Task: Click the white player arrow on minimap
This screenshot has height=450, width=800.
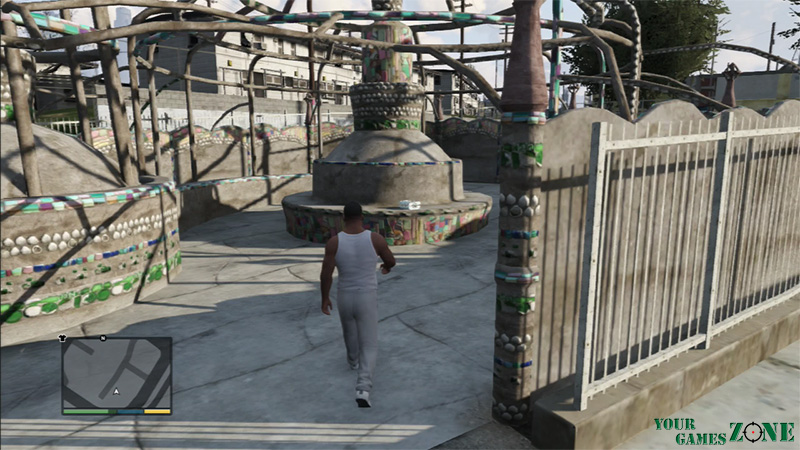Action: coord(116,391)
